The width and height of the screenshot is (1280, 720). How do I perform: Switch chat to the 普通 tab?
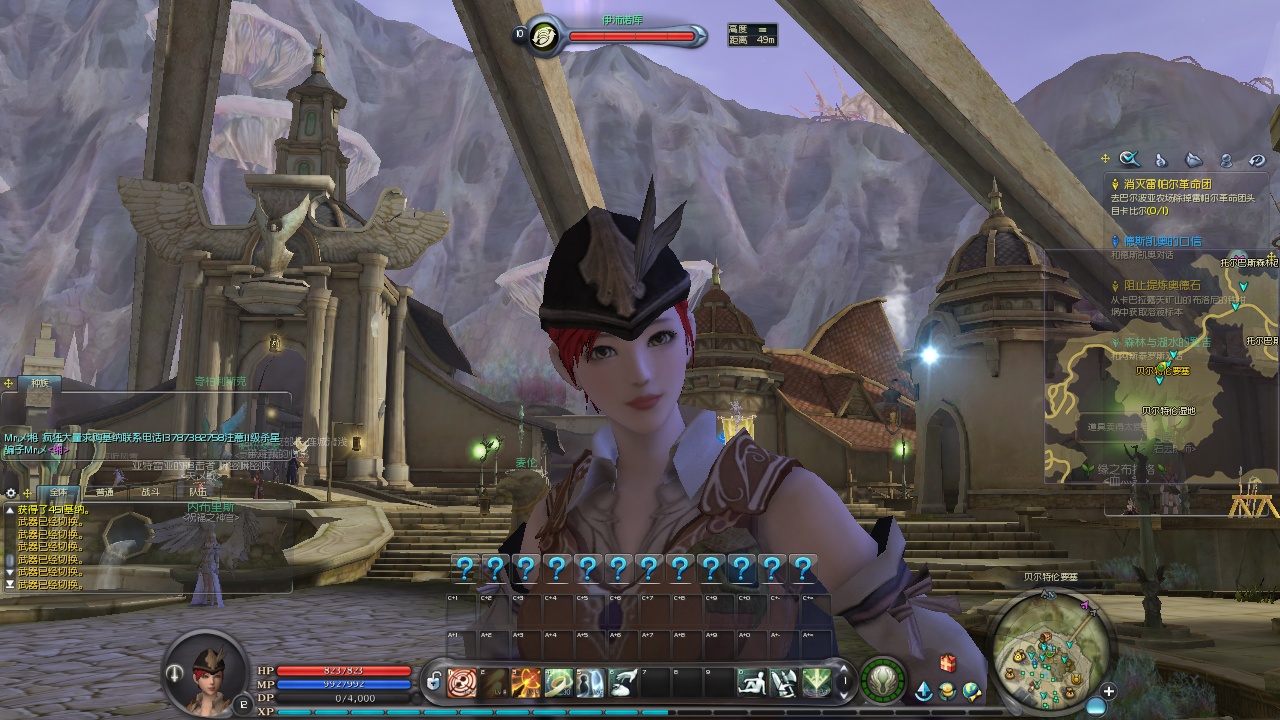click(x=104, y=492)
